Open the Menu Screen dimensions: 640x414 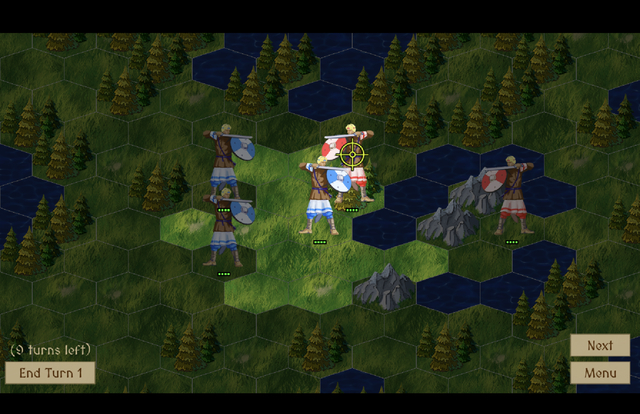tap(600, 373)
